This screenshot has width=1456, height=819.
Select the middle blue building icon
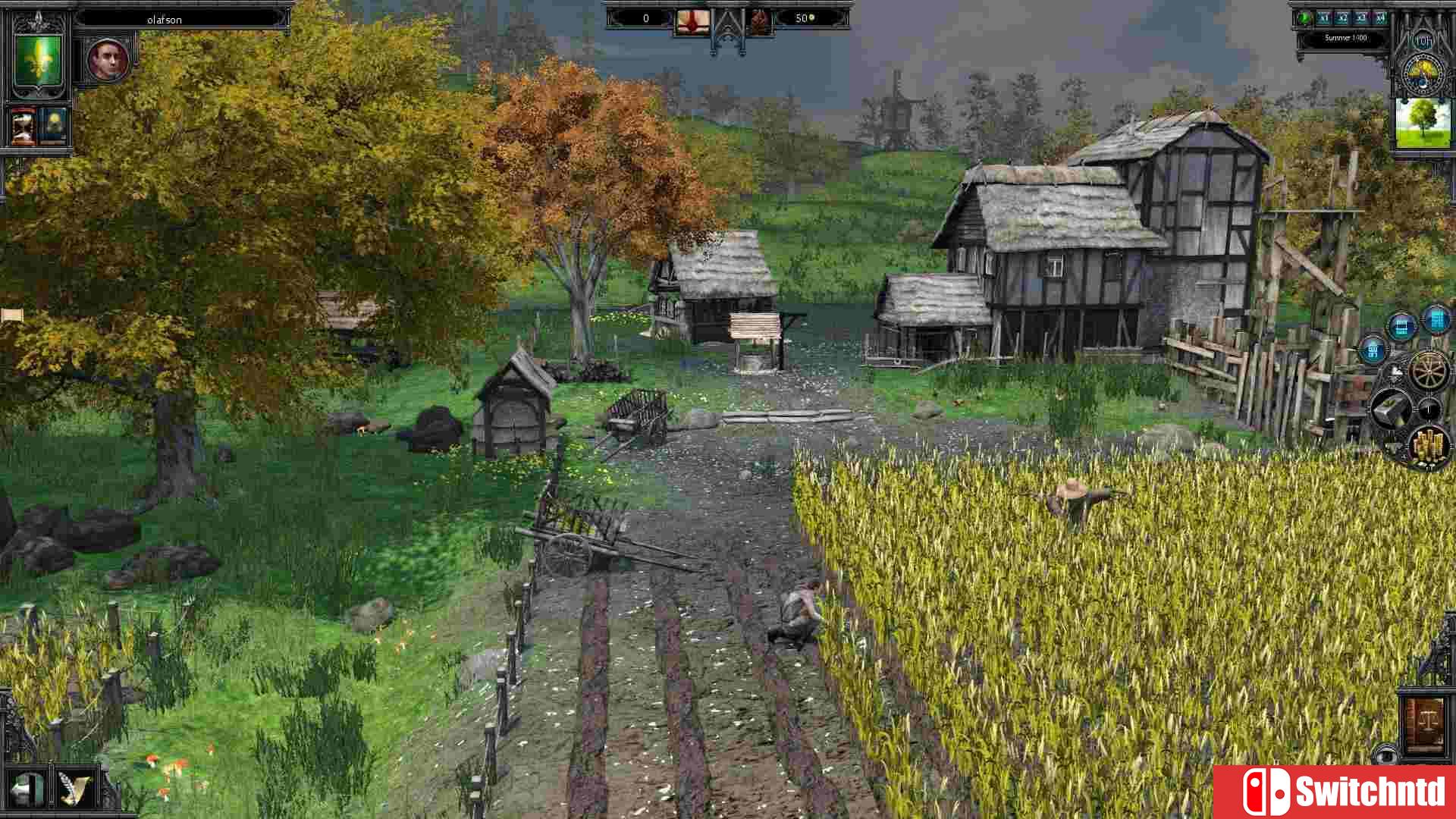(1402, 328)
